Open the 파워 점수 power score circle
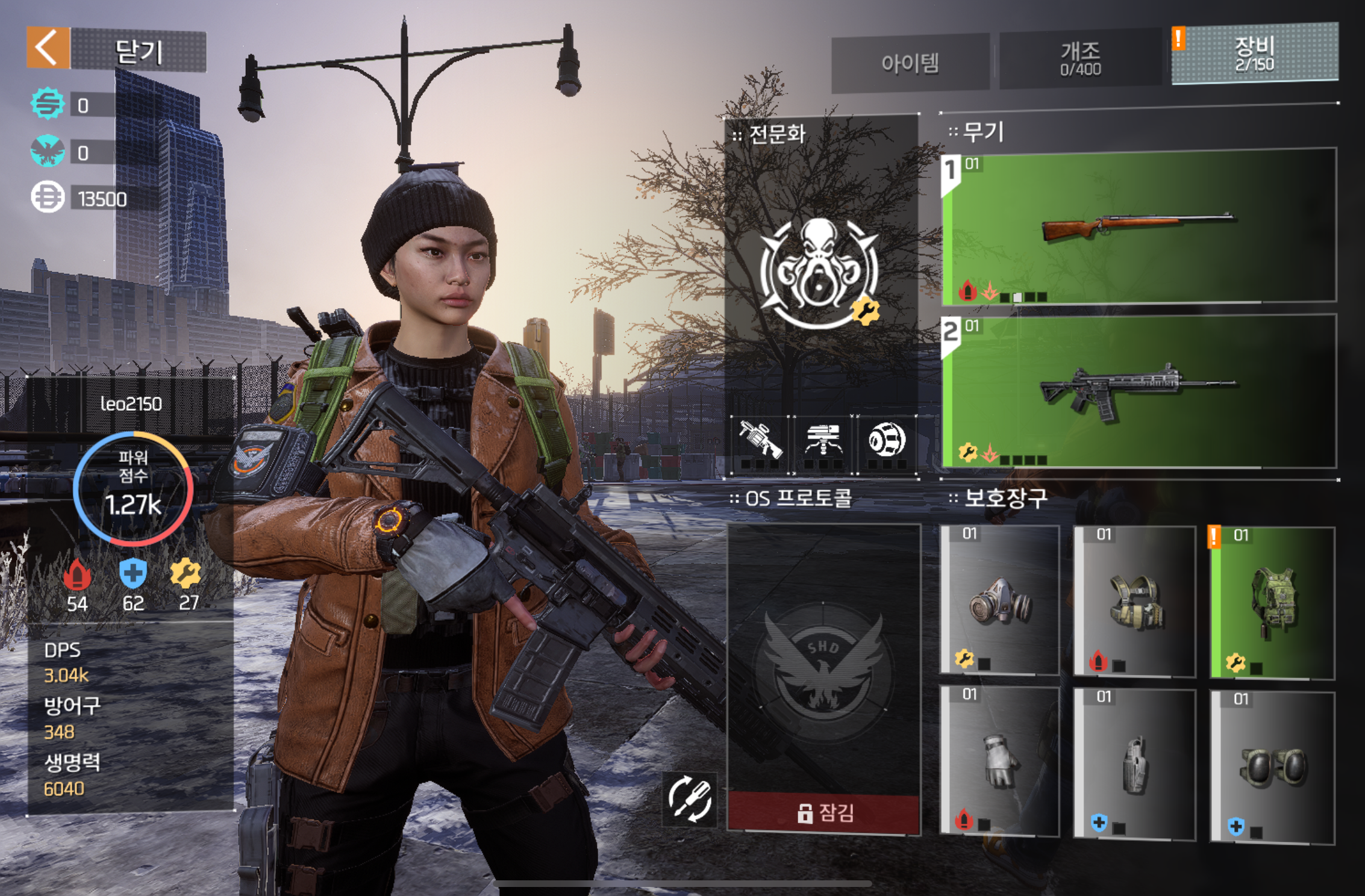The image size is (1365, 896). click(133, 488)
